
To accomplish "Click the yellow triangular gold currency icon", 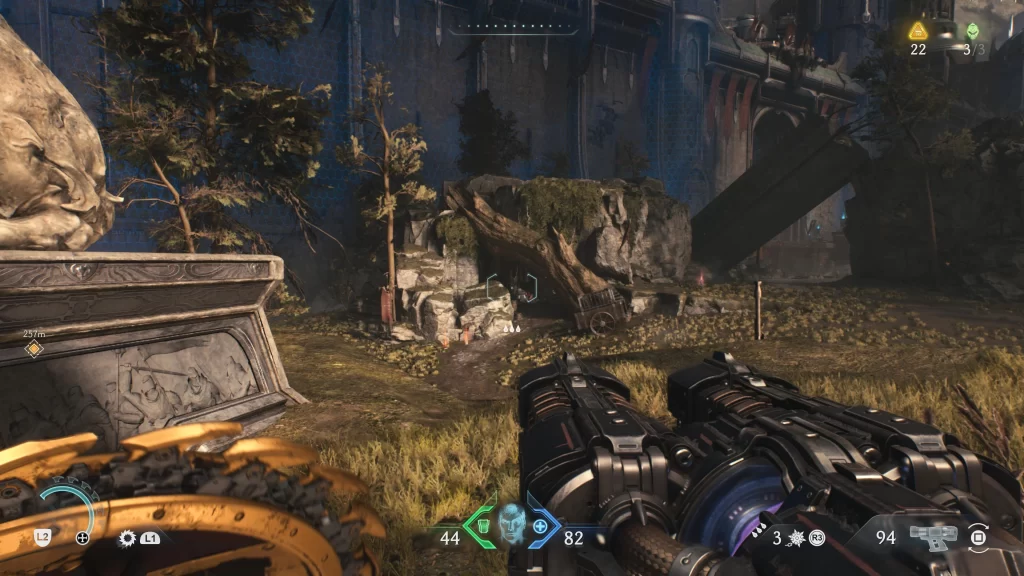I will tap(918, 30).
